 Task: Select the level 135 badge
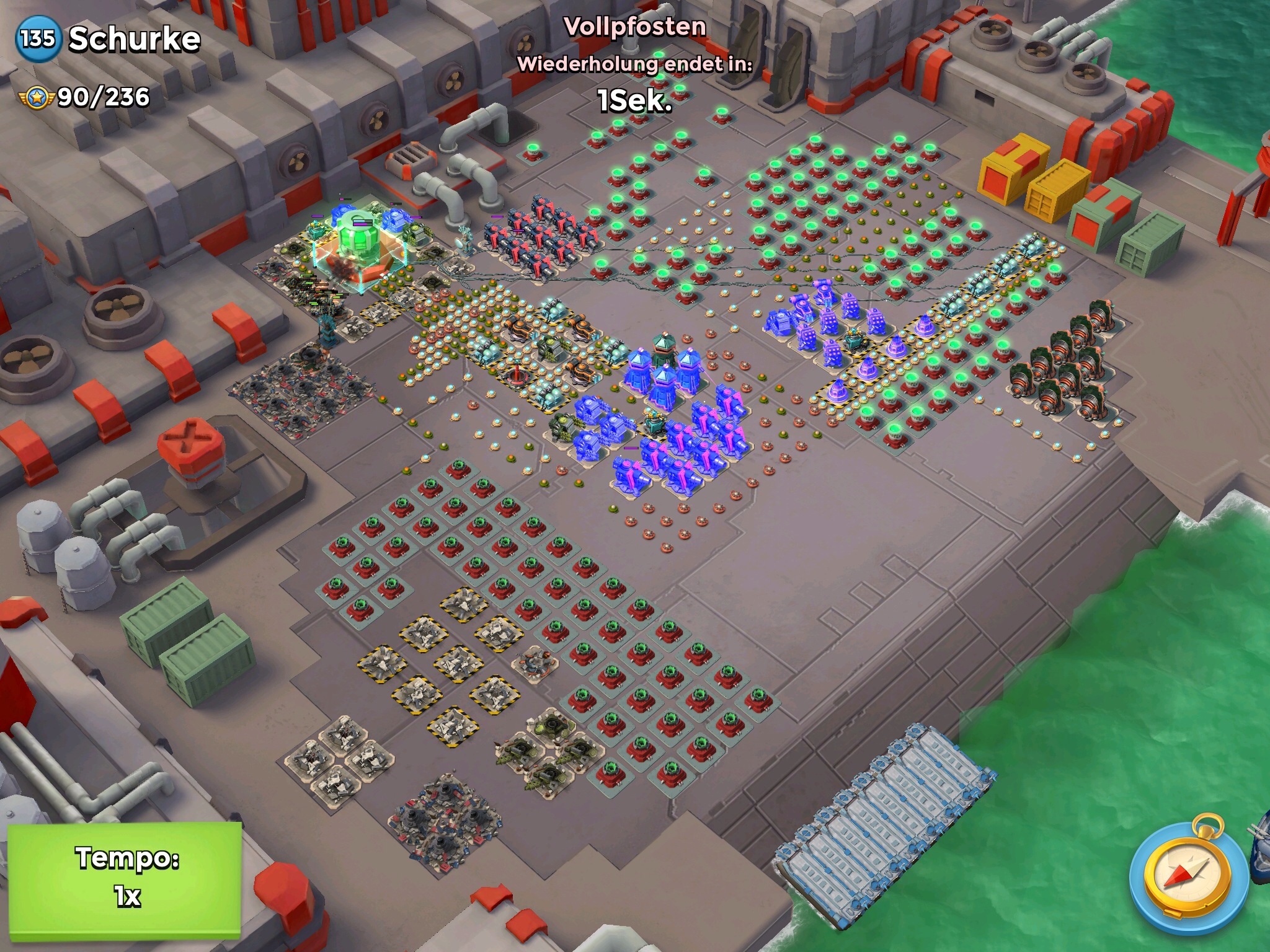pos(38,40)
